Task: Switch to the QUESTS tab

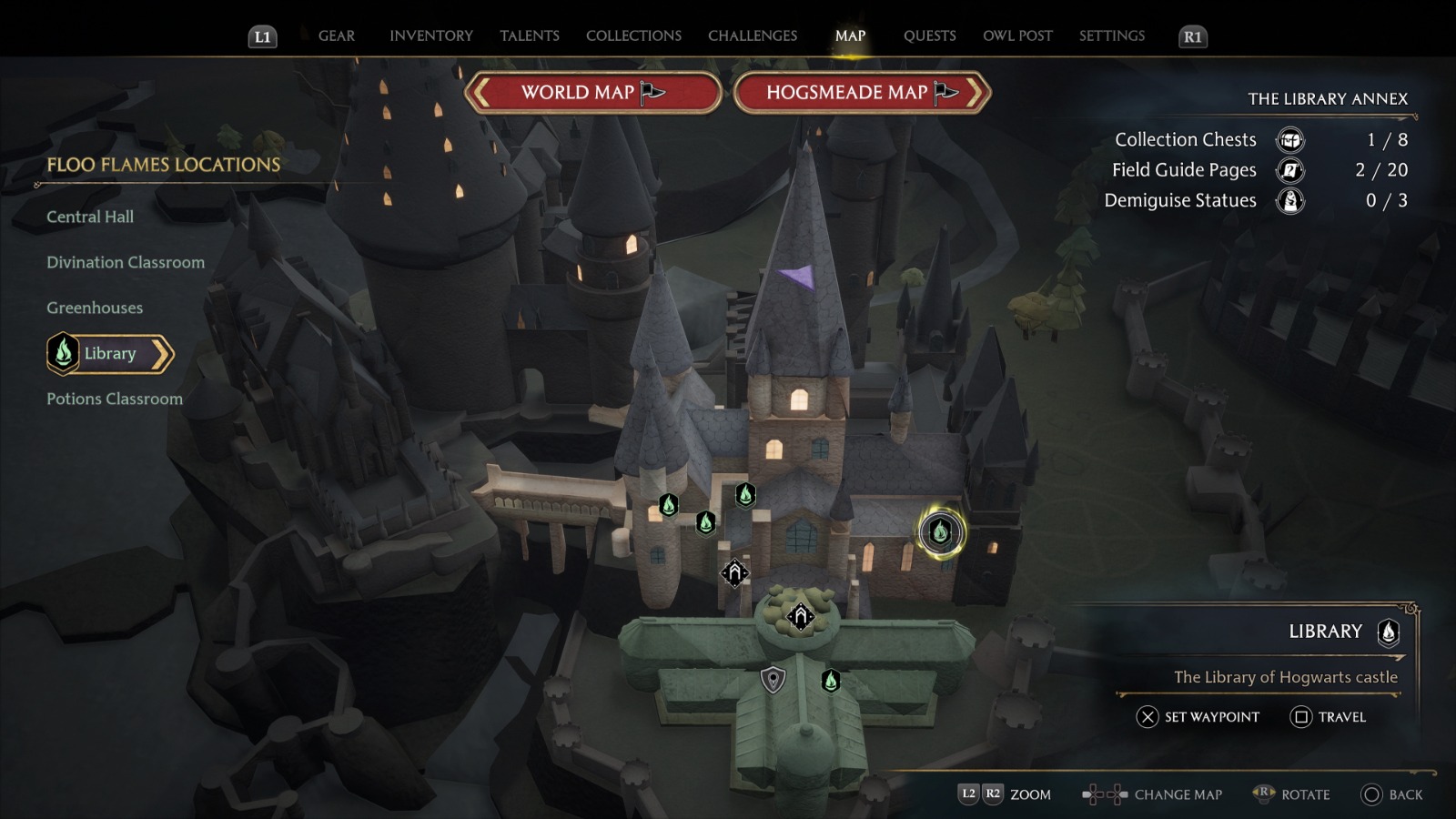Action: click(929, 35)
